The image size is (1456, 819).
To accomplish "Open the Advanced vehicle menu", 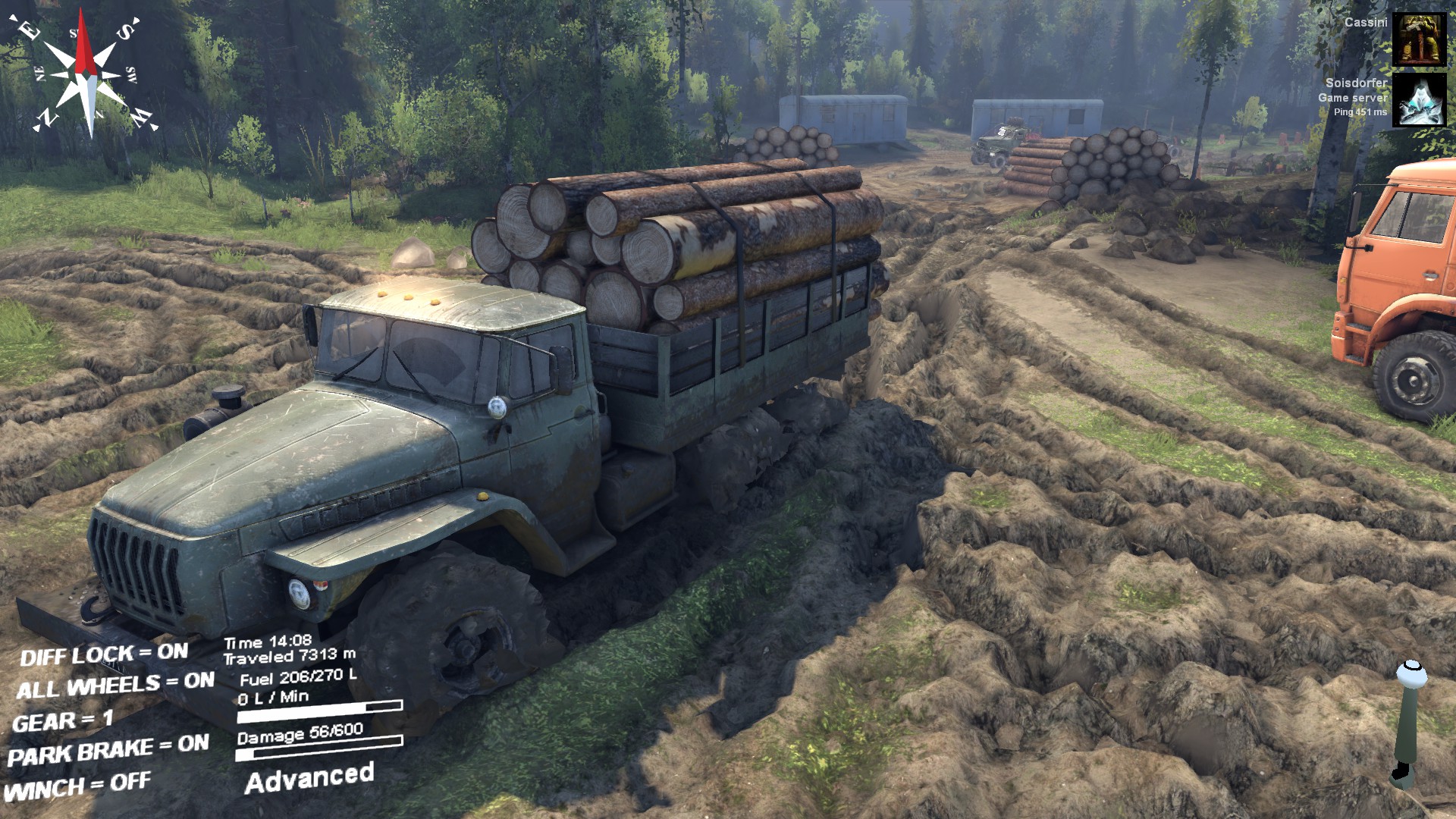I will pyautogui.click(x=309, y=778).
